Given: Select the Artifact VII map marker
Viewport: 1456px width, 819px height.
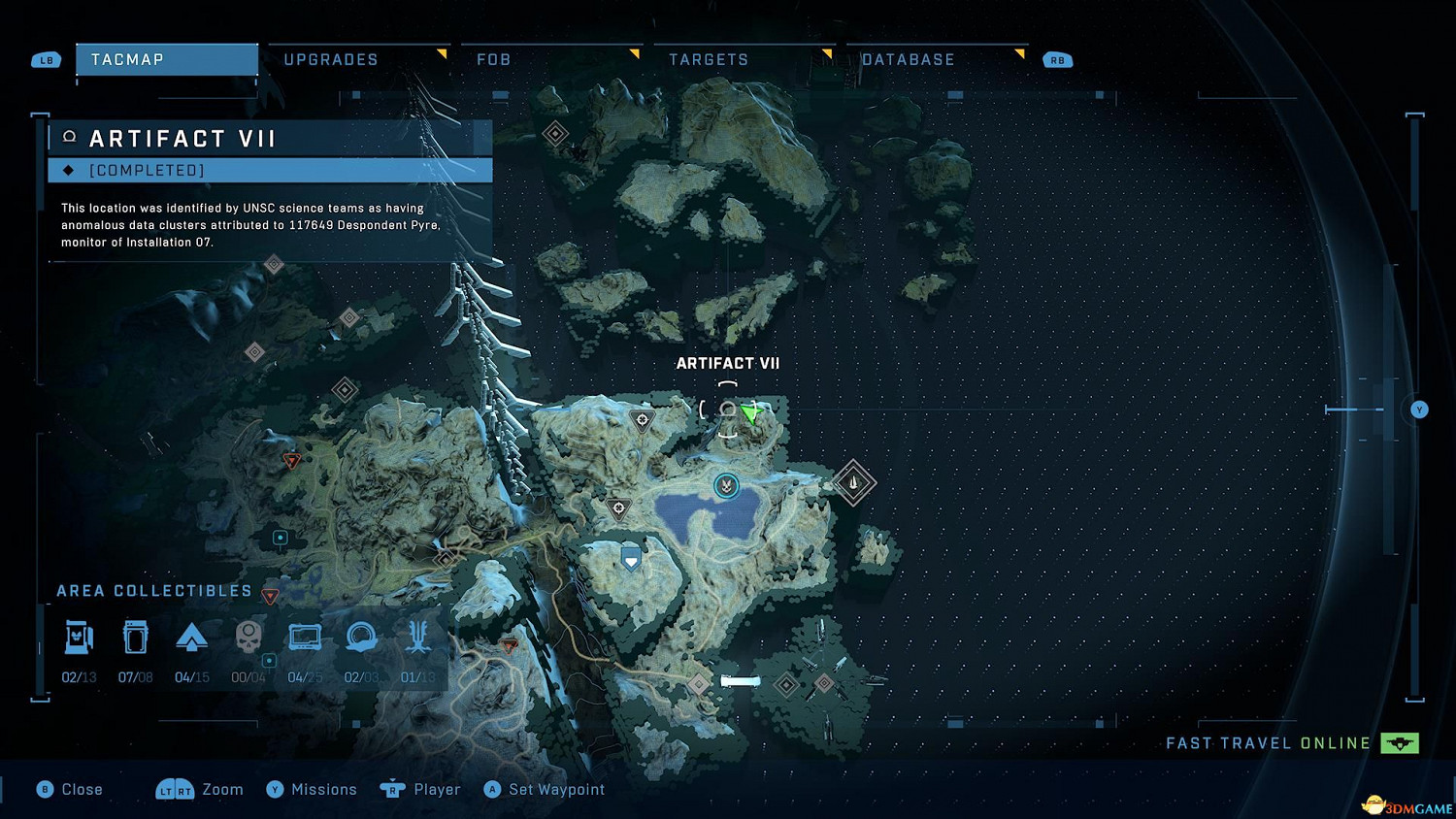Looking at the screenshot, I should (727, 410).
